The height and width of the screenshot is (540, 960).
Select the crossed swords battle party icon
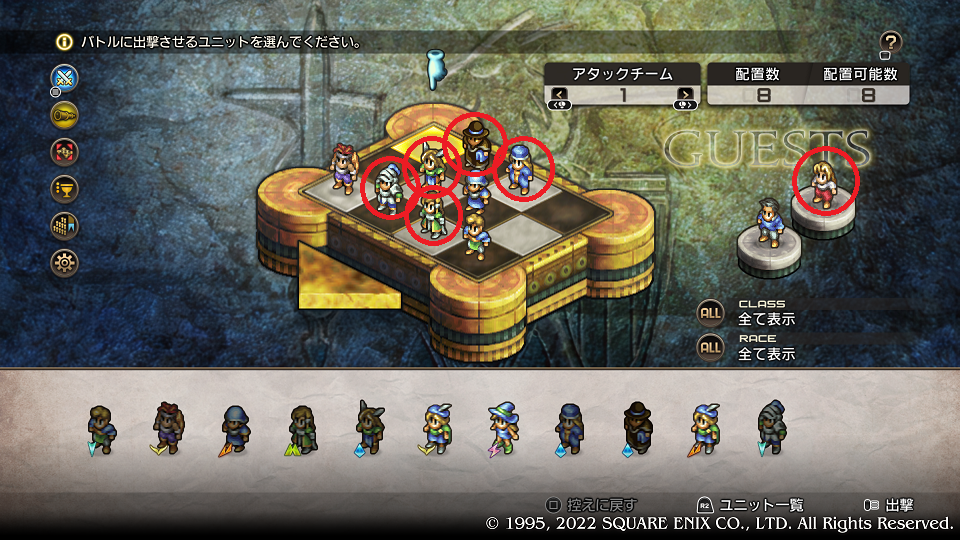coord(65,77)
